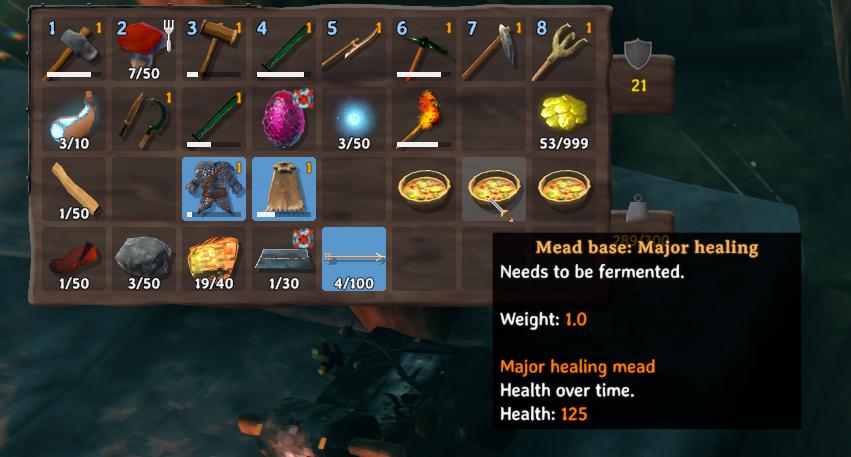Pick the metal bar with no-teleport mark

[284, 259]
